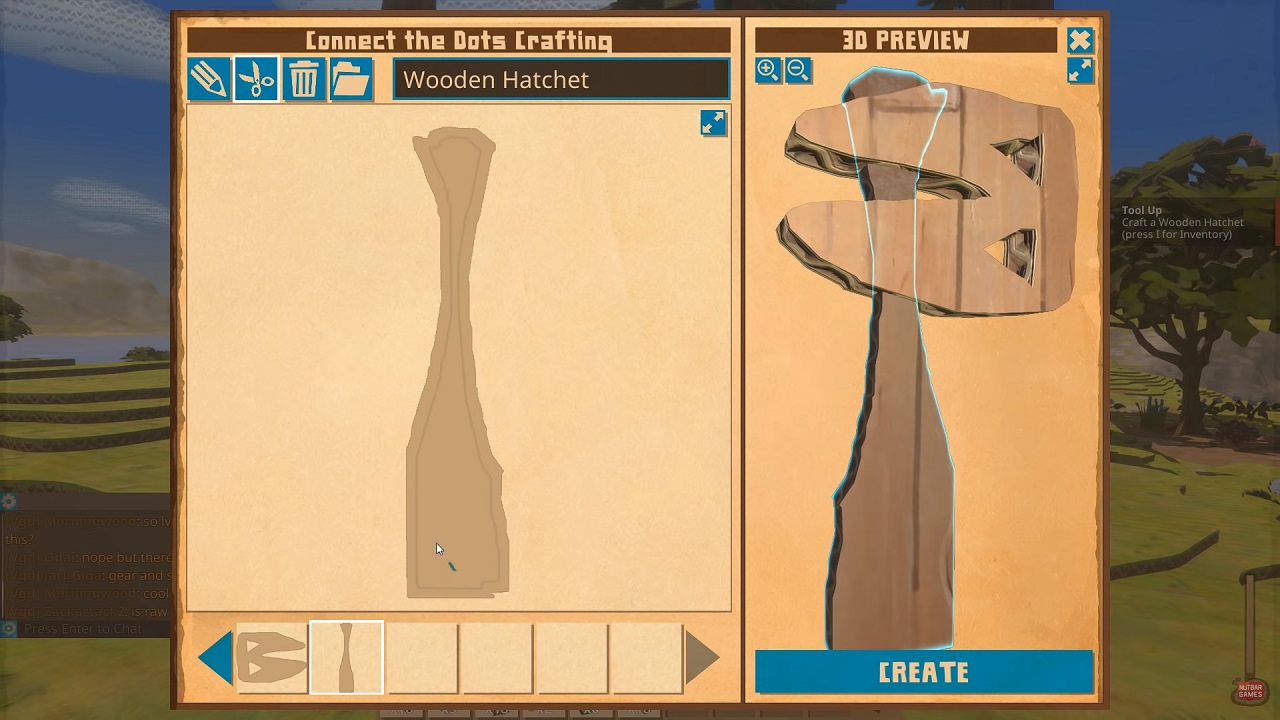Screen dimensions: 1280x720
Task: Click the Press Enter to Chat box
Action: pos(84,629)
